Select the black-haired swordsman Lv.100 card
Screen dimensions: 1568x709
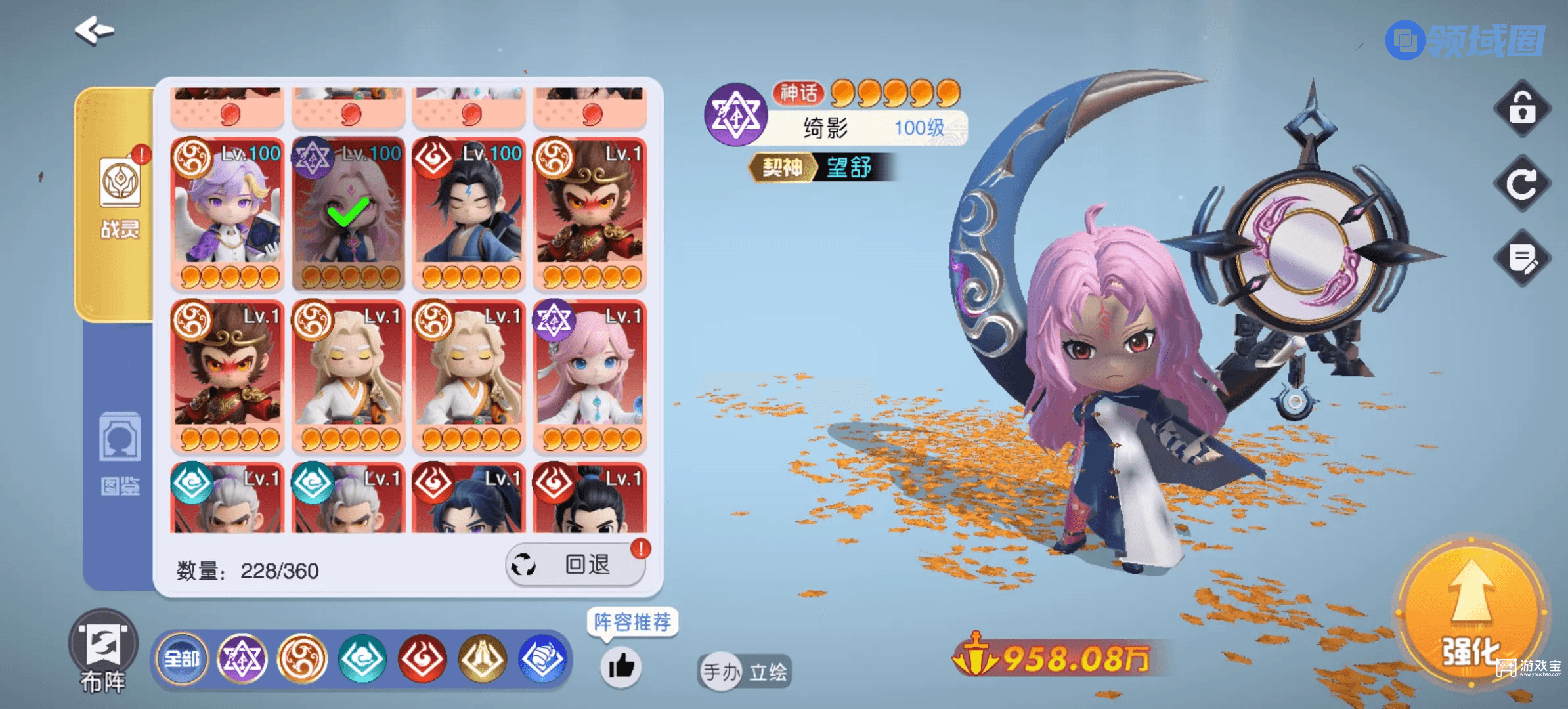click(469, 213)
